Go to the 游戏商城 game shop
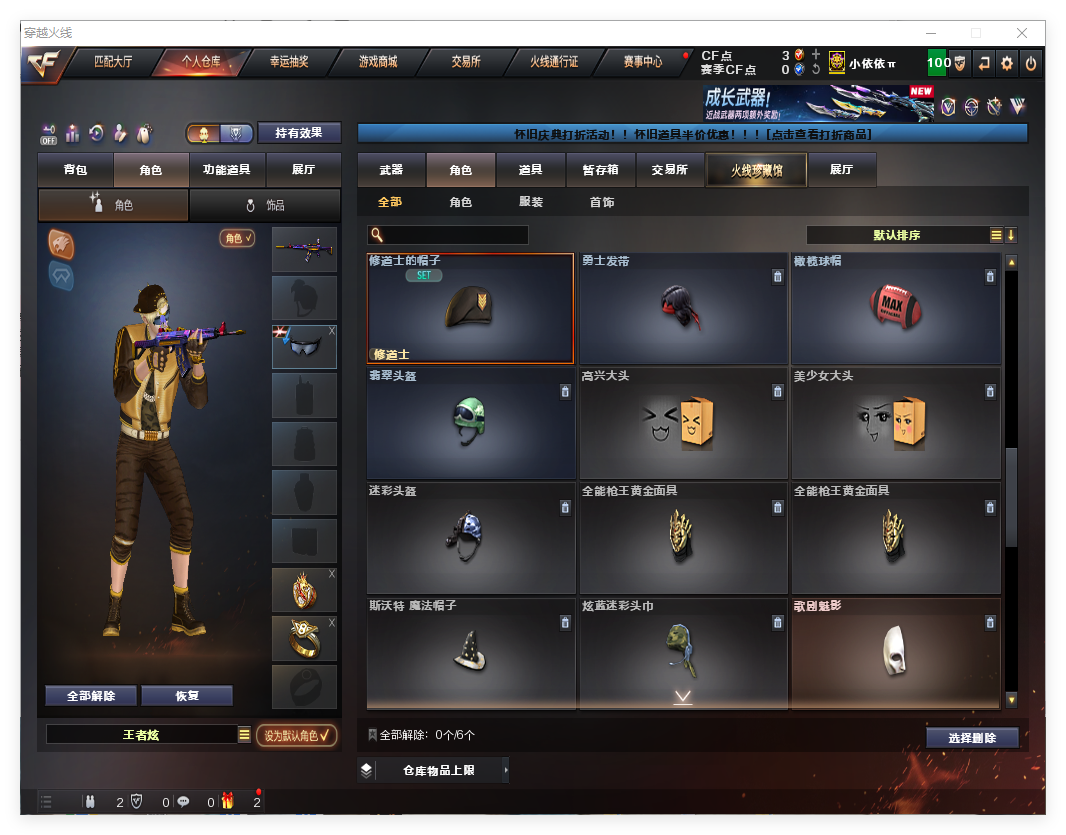 click(x=377, y=61)
